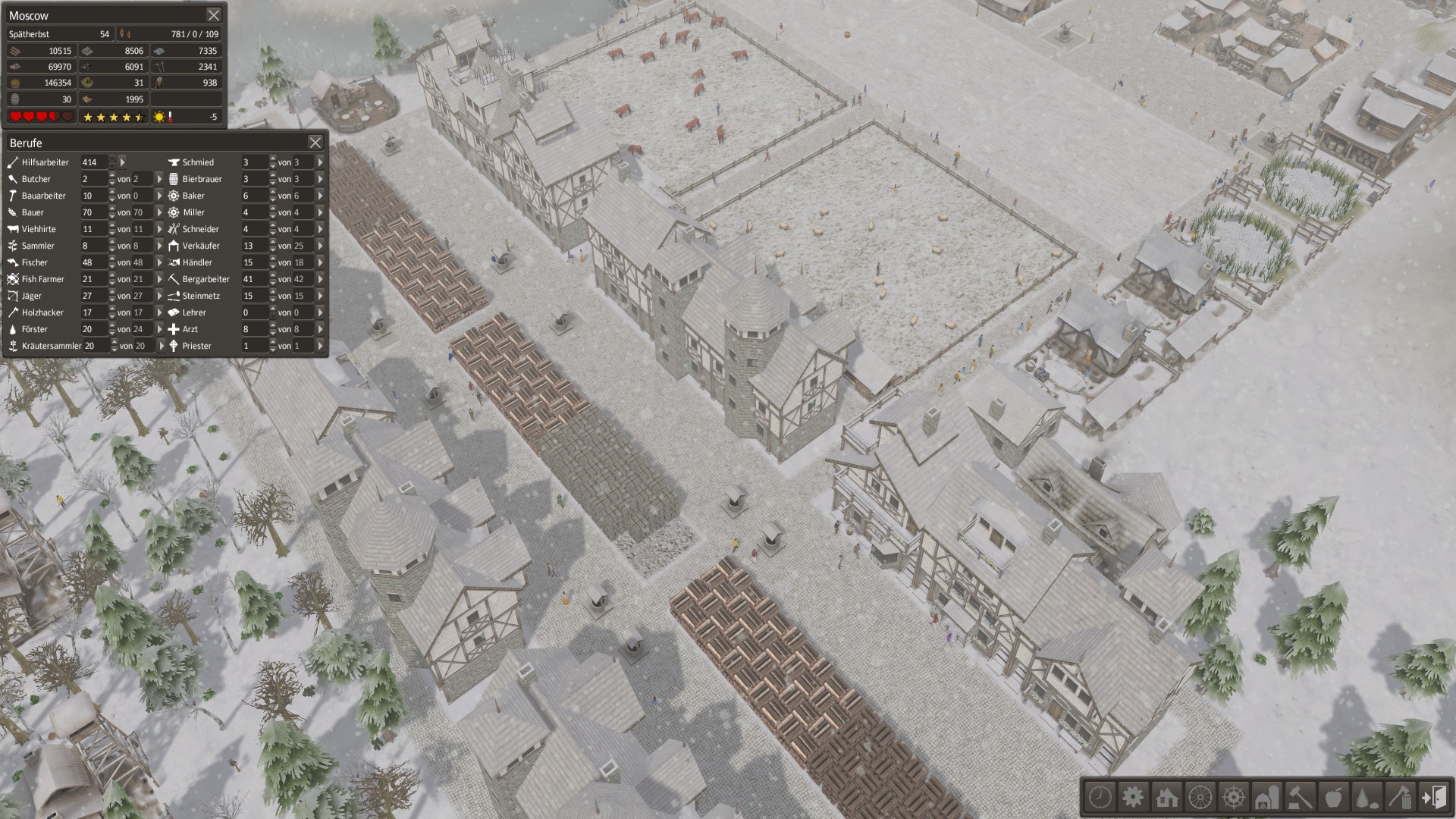Click the Schmied anvil icon in Berufe

pos(174,162)
